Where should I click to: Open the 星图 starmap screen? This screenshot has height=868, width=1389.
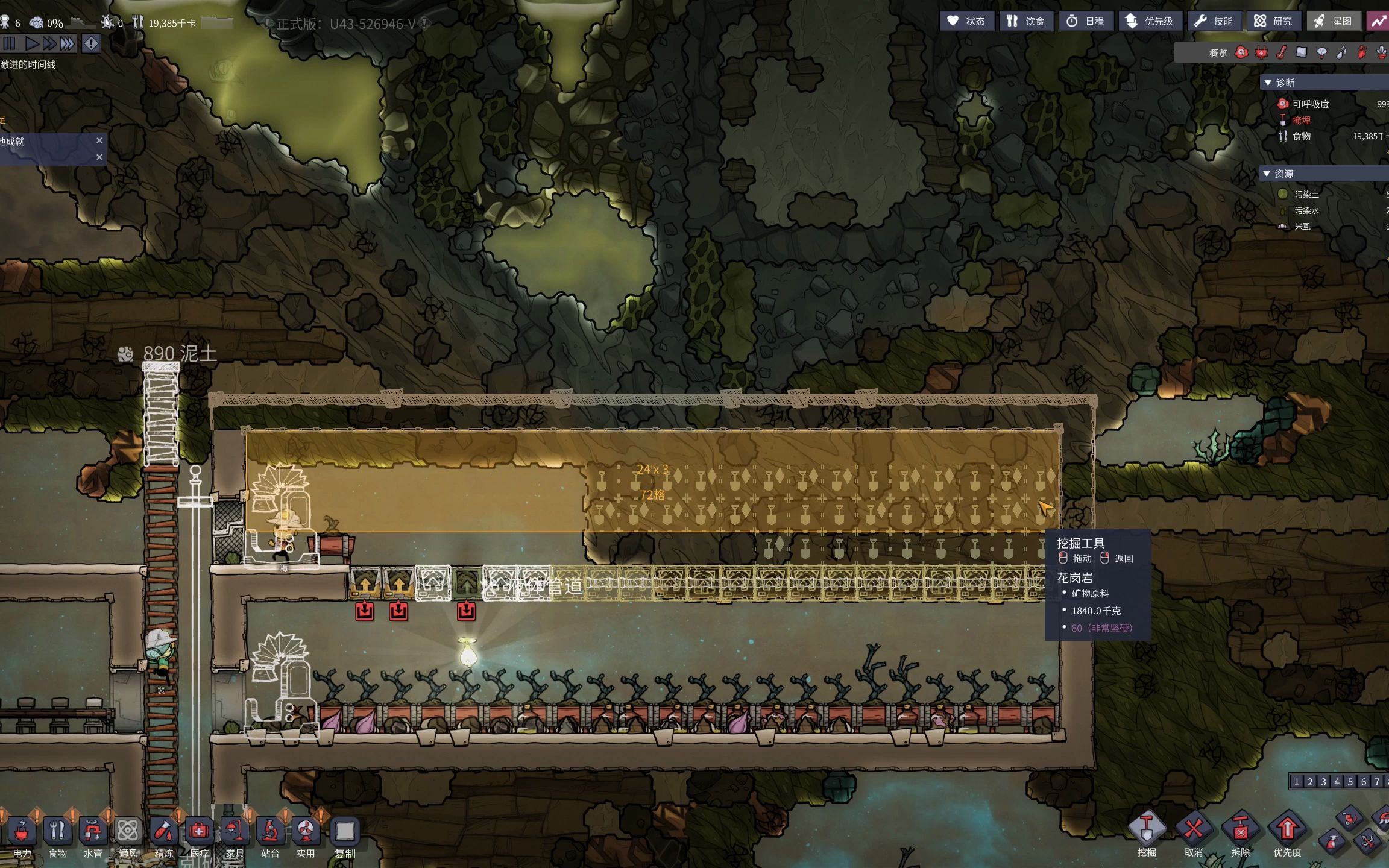1333,21
